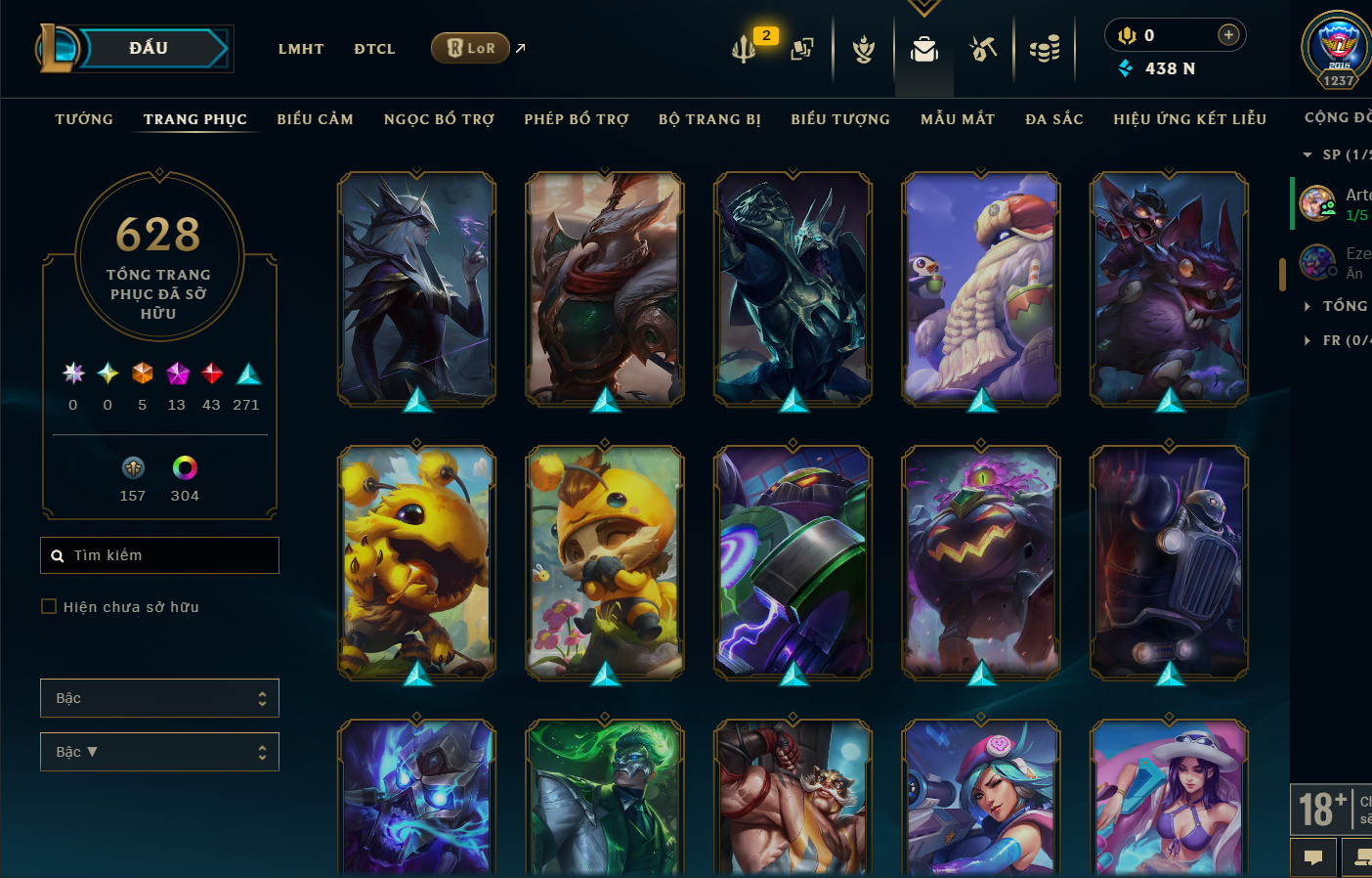The image size is (1372, 878).
Task: Go to BỘ TRANG BỊ tab
Action: pyautogui.click(x=709, y=119)
